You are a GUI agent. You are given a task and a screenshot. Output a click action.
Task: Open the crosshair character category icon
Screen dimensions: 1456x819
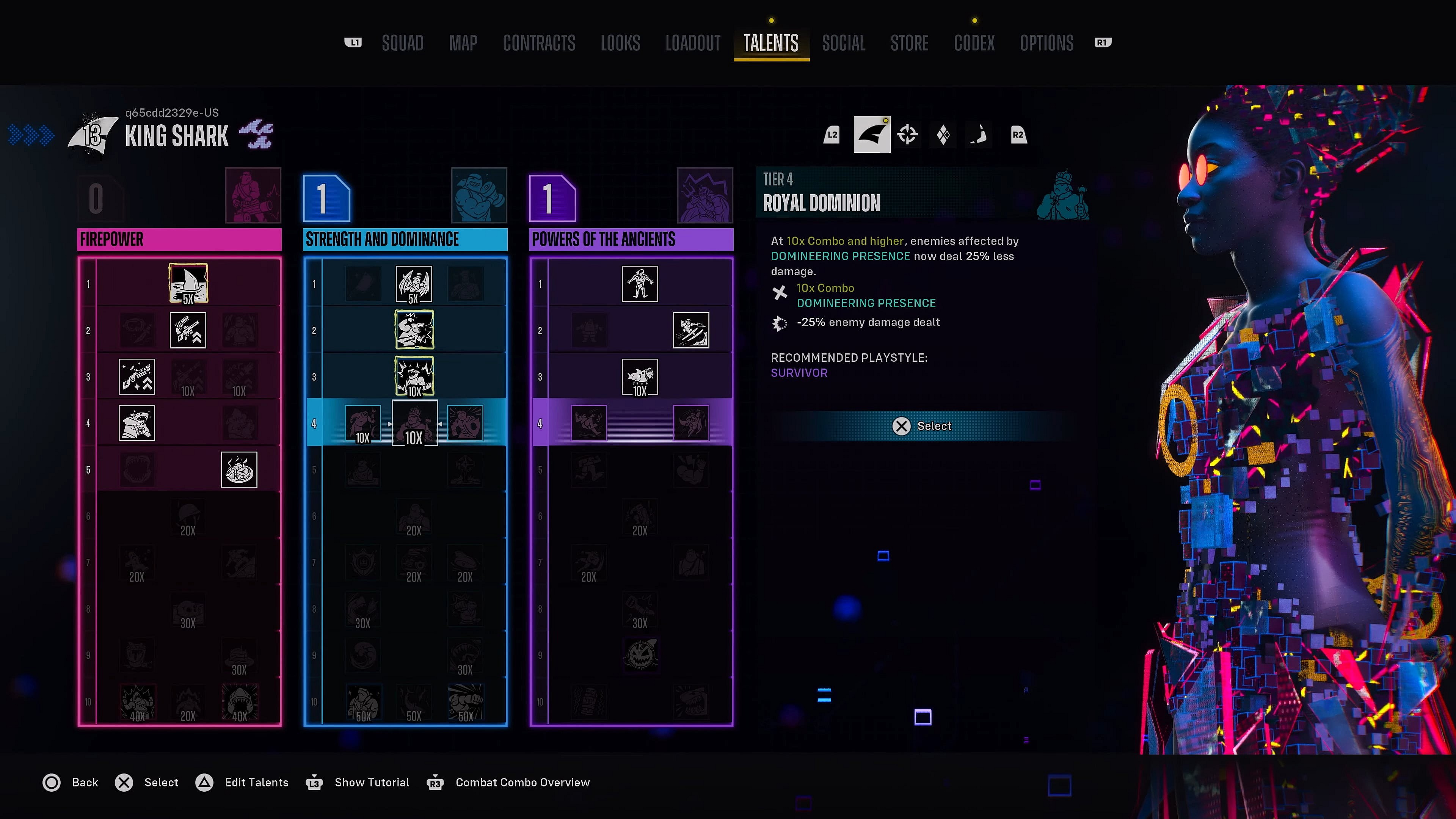908,135
